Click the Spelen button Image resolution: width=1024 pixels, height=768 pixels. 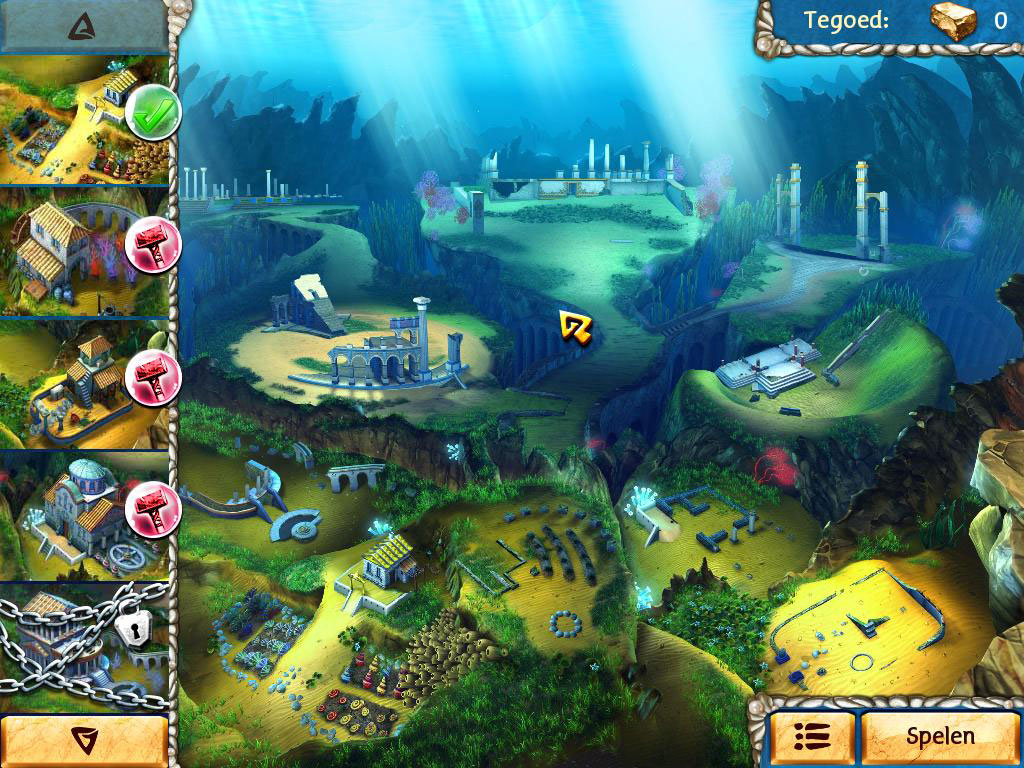click(940, 737)
